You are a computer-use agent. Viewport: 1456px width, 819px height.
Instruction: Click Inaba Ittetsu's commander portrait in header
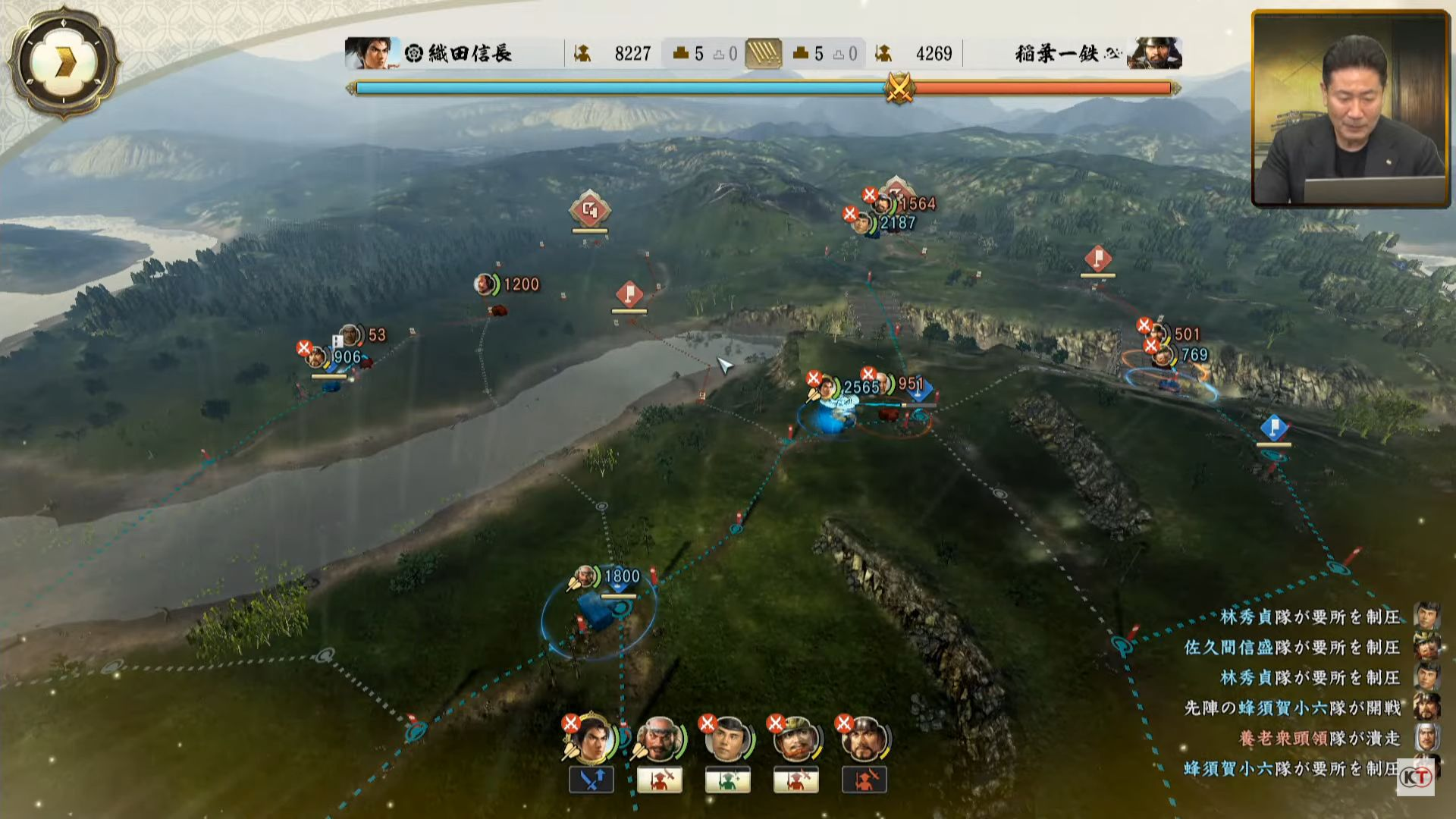1153,53
